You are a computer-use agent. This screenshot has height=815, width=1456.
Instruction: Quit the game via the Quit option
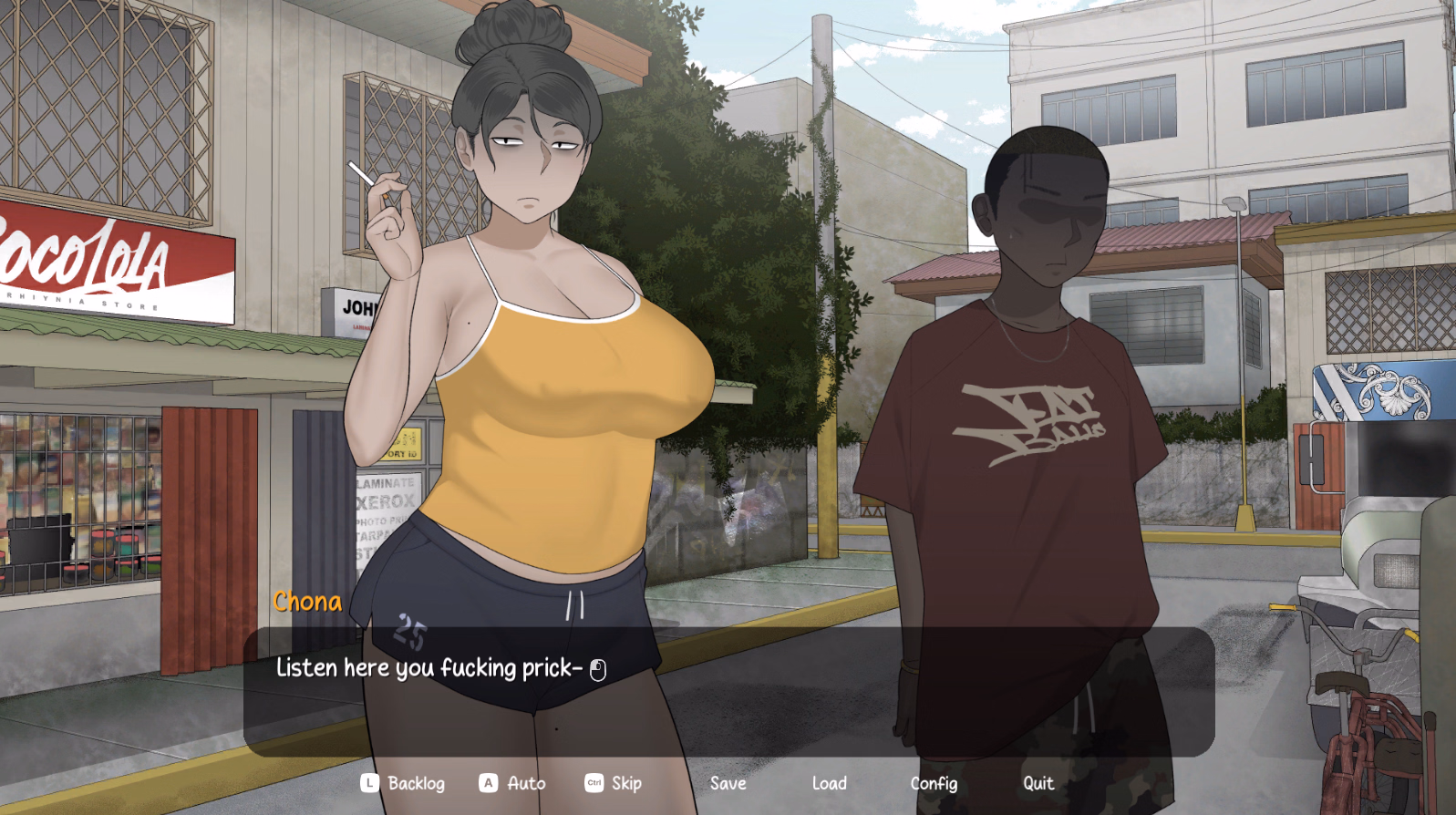tap(1038, 783)
